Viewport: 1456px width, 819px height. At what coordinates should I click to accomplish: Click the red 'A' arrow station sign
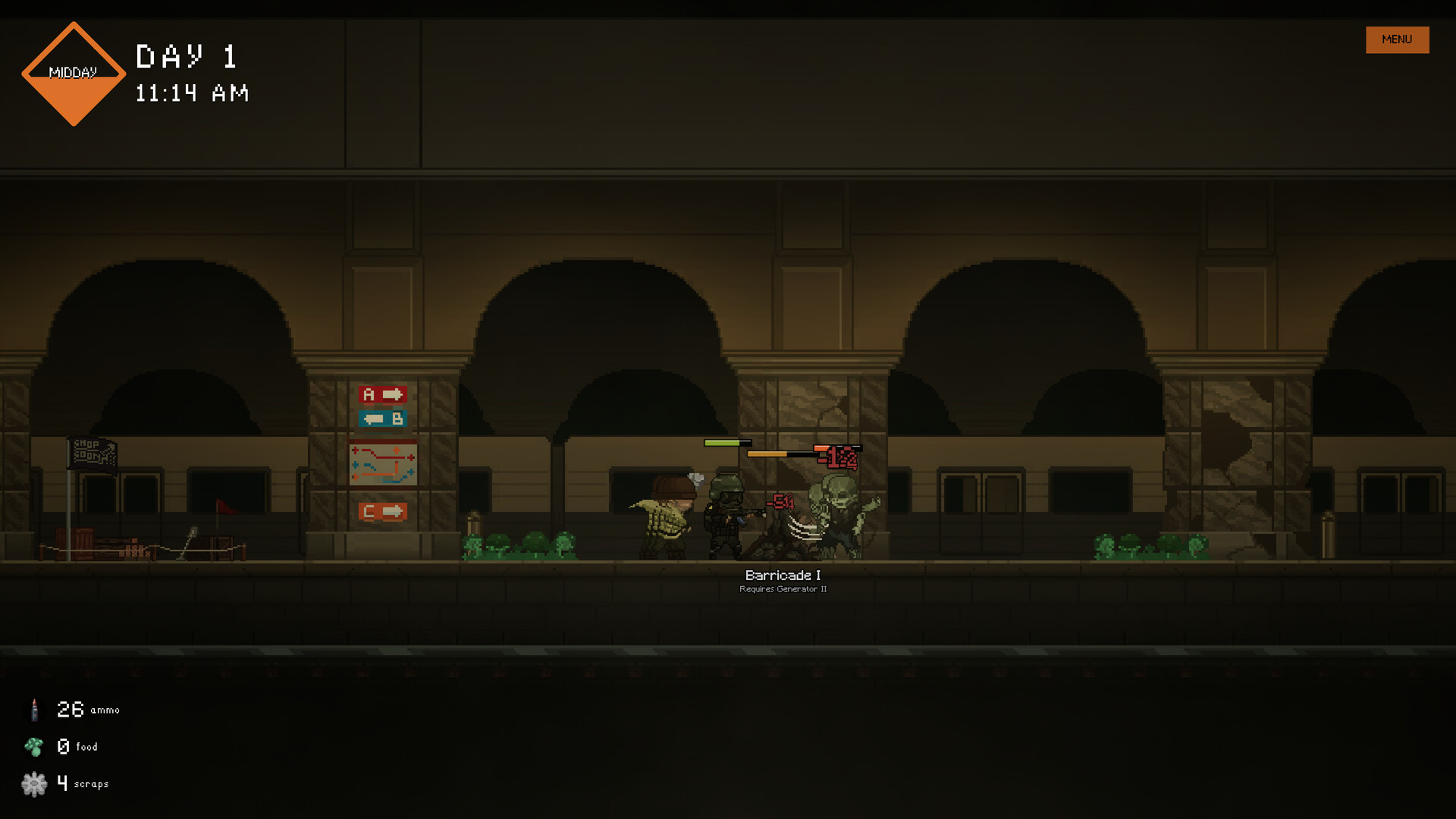pos(383,394)
